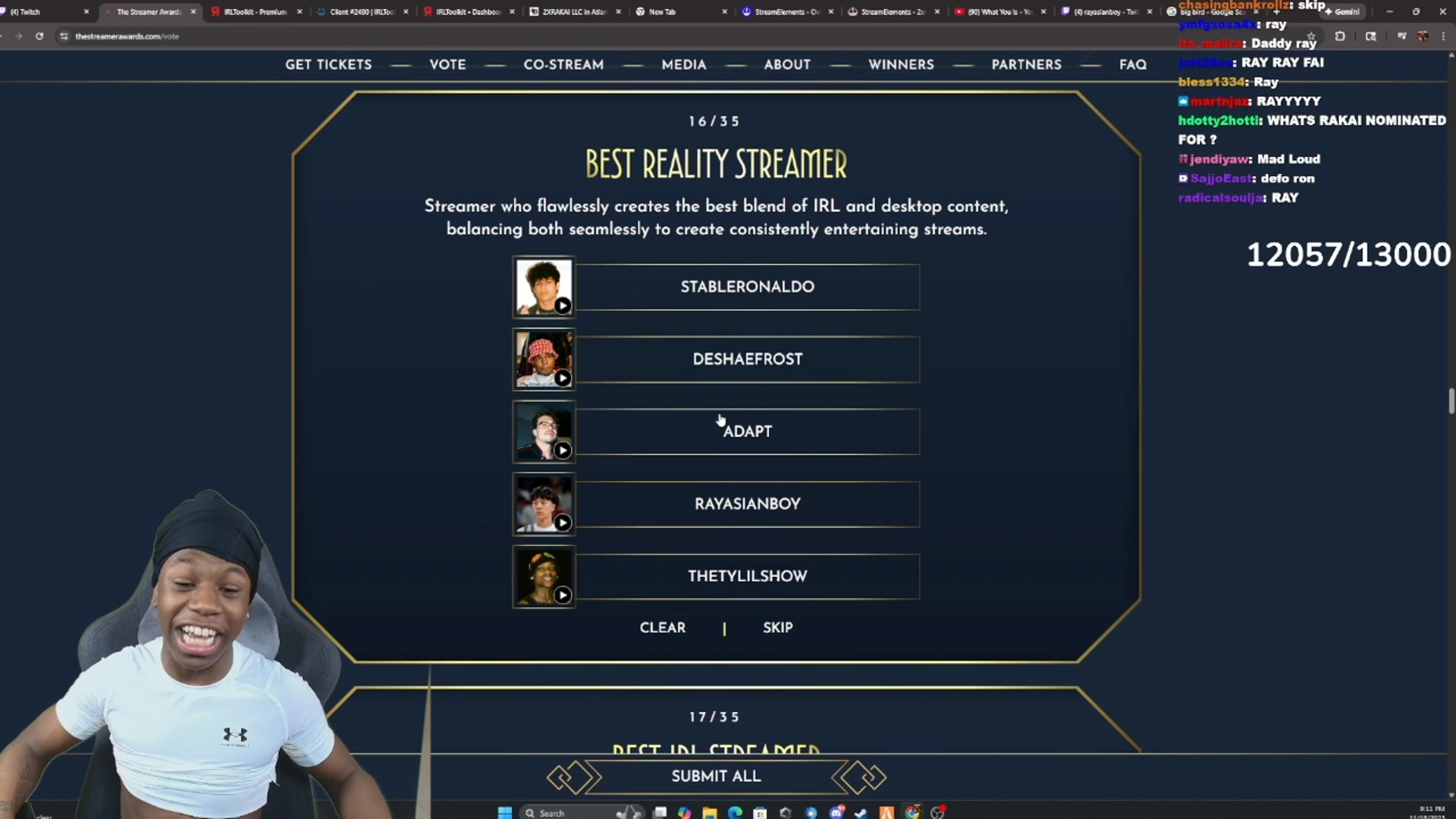Play StableRonaldo's nominee preview video
This screenshot has width=1456, height=819.
point(563,306)
